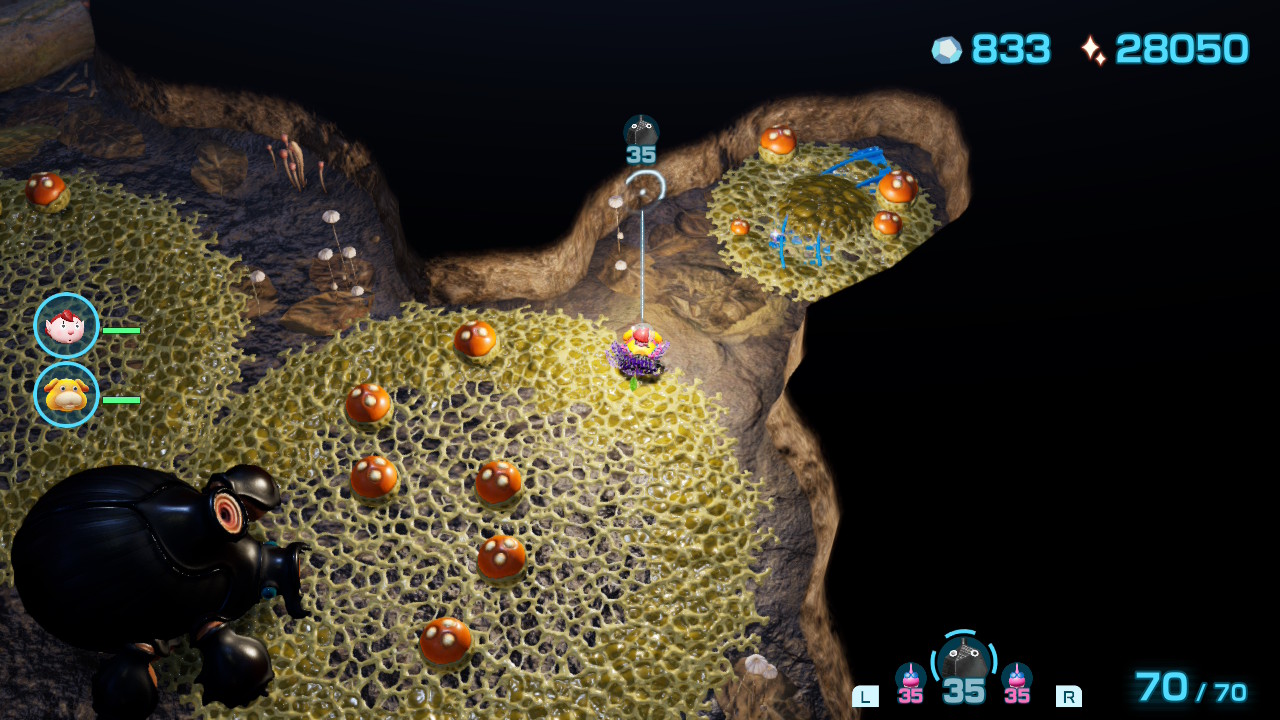Select the red-haired captain portrait
1280x720 pixels.
click(x=66, y=326)
